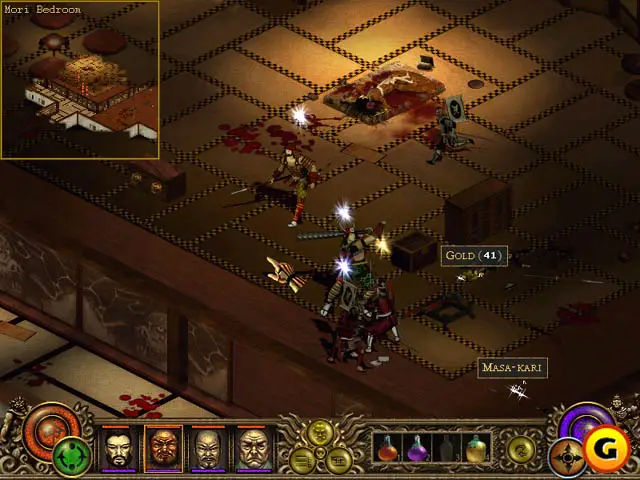Pick up the Masa-kari item label
This screenshot has width=640, height=480.
513,368
